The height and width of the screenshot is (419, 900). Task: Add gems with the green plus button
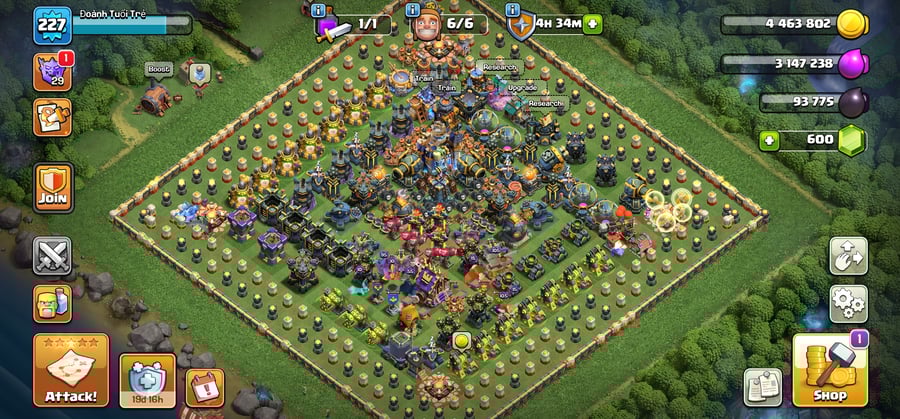[769, 139]
